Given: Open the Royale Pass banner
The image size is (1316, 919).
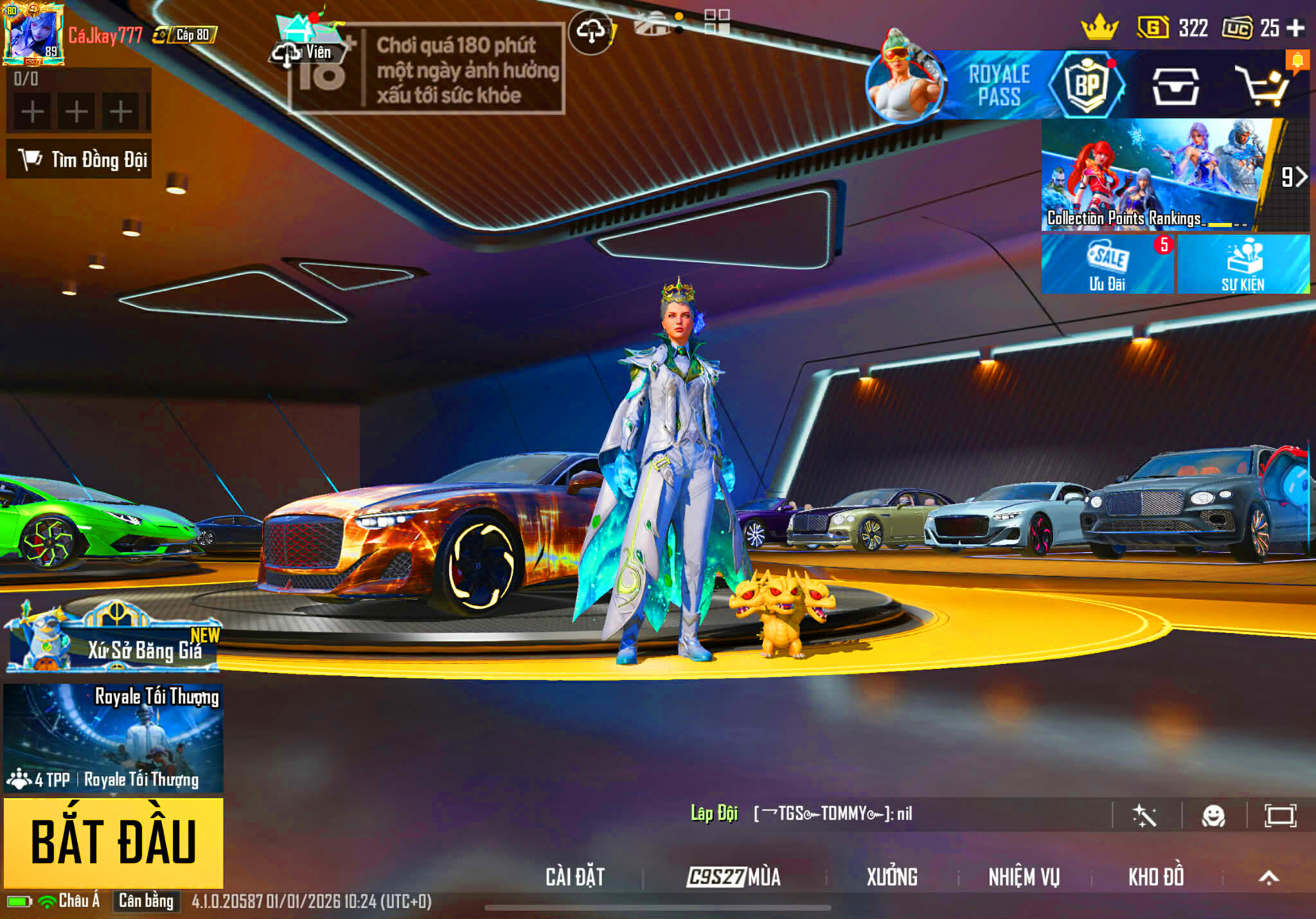Looking at the screenshot, I should (998, 85).
